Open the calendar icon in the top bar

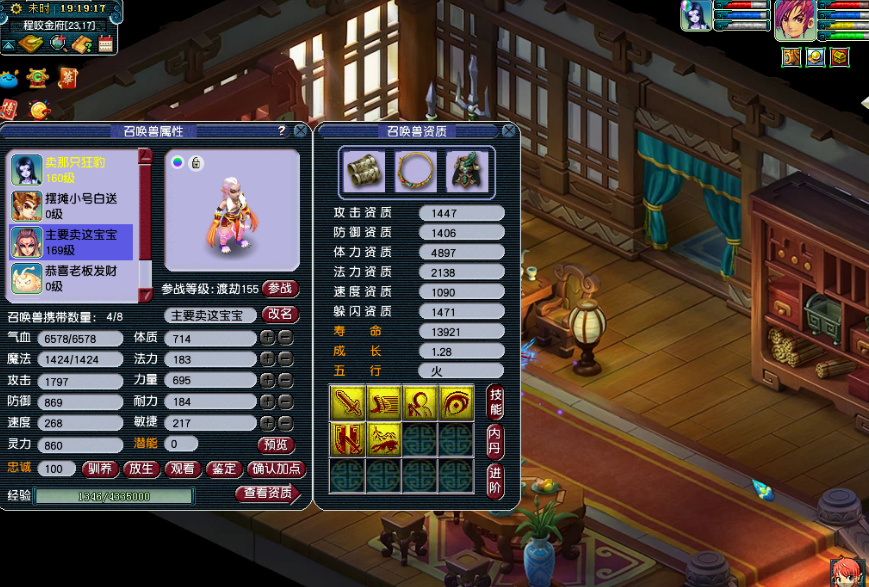click(105, 44)
